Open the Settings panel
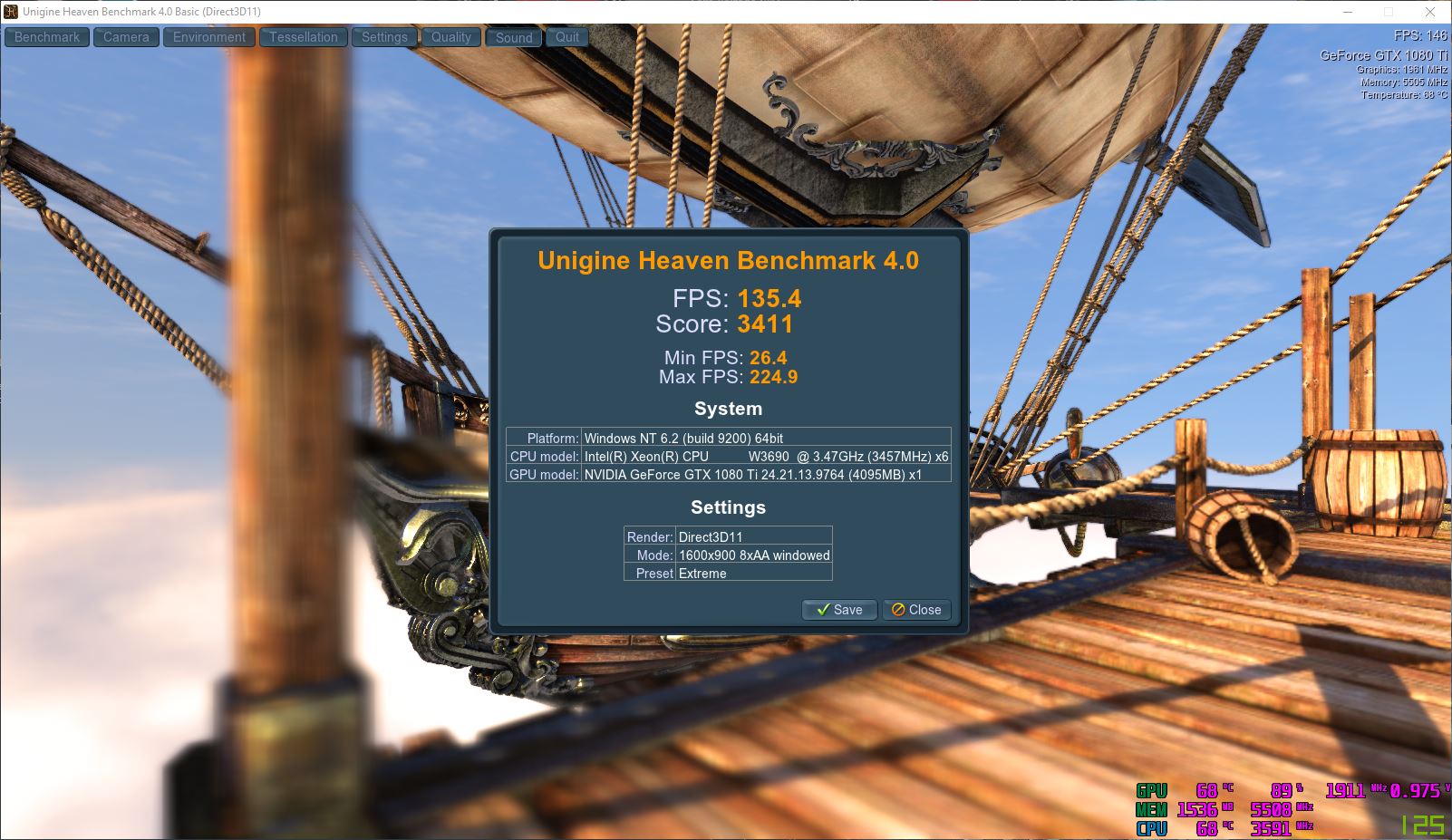The width and height of the screenshot is (1452, 840). [384, 37]
